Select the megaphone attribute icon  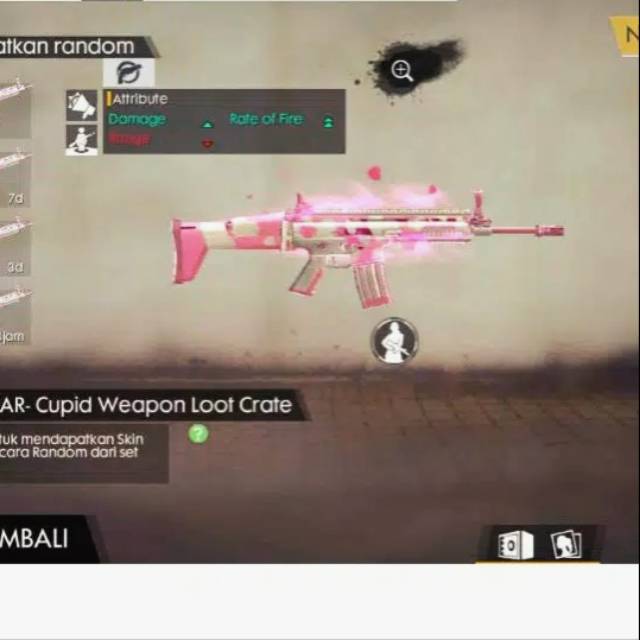(x=82, y=105)
